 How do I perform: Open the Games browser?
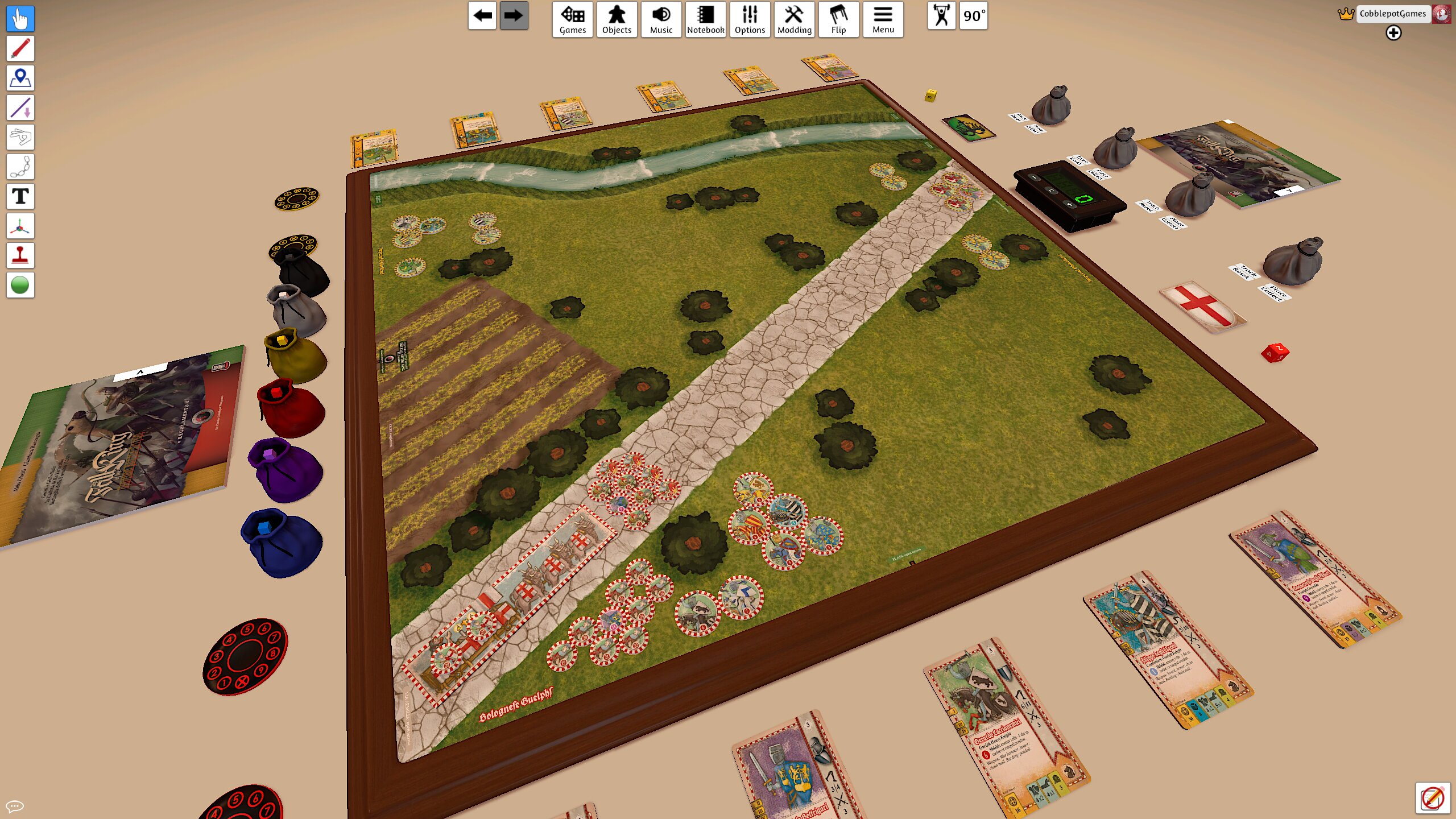pyautogui.click(x=572, y=19)
